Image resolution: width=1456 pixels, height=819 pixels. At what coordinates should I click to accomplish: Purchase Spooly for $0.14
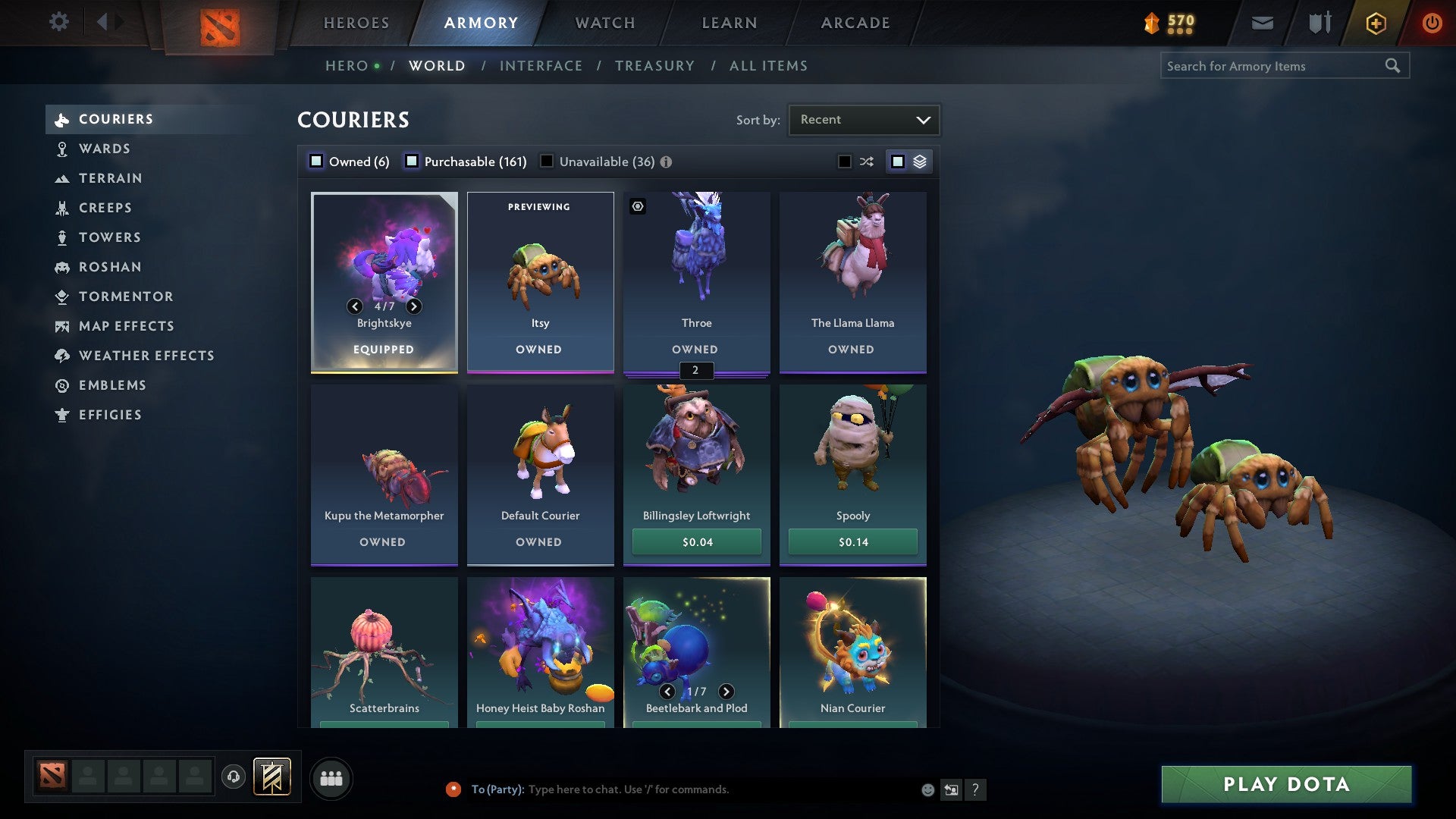(852, 541)
